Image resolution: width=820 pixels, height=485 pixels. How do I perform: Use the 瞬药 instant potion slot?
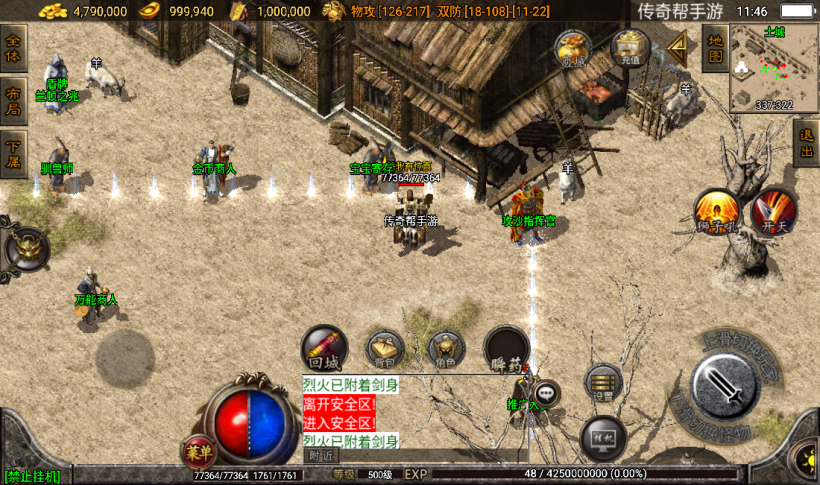click(507, 349)
